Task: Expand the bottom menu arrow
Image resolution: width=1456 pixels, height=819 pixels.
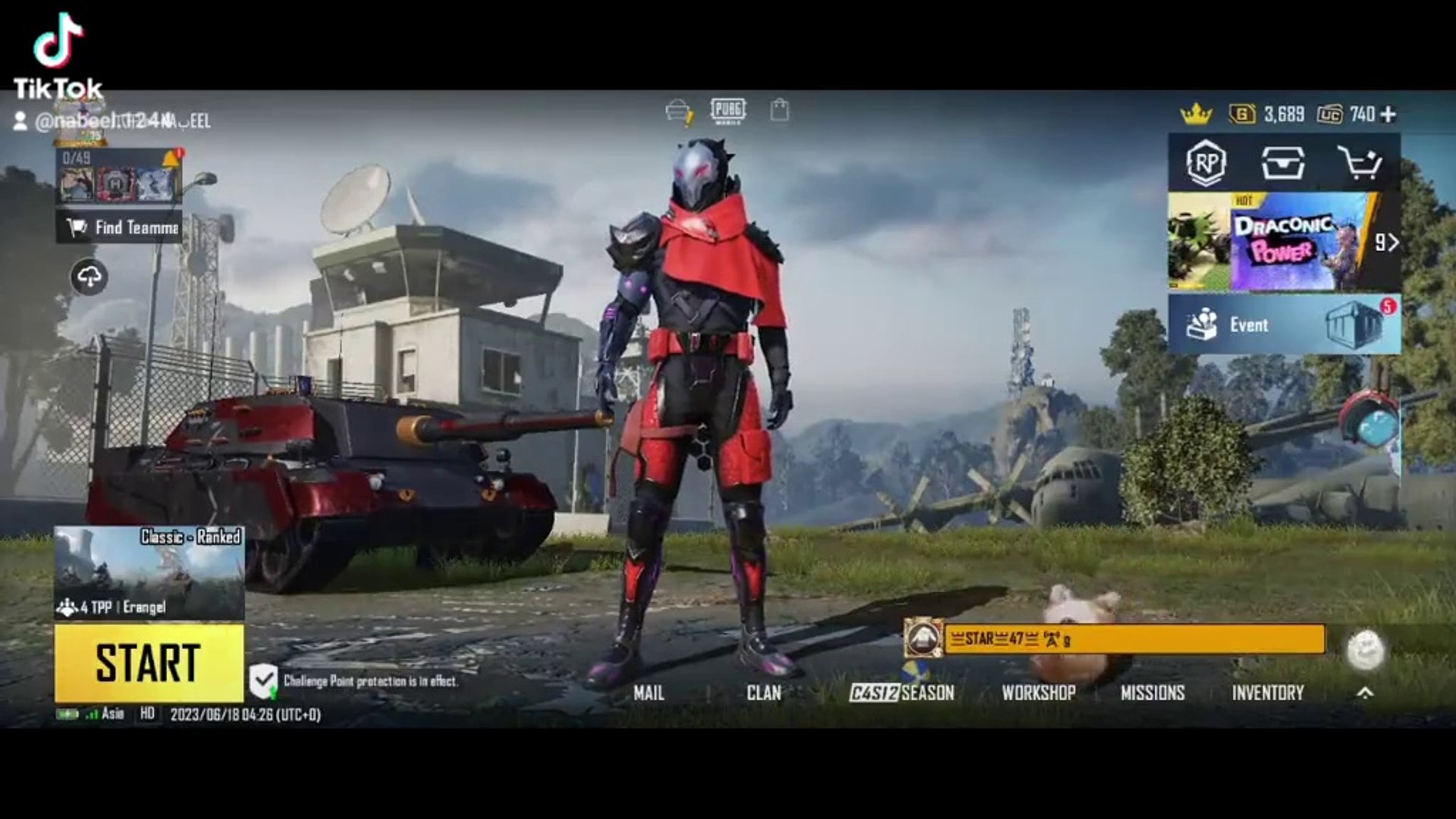Action: (1364, 692)
